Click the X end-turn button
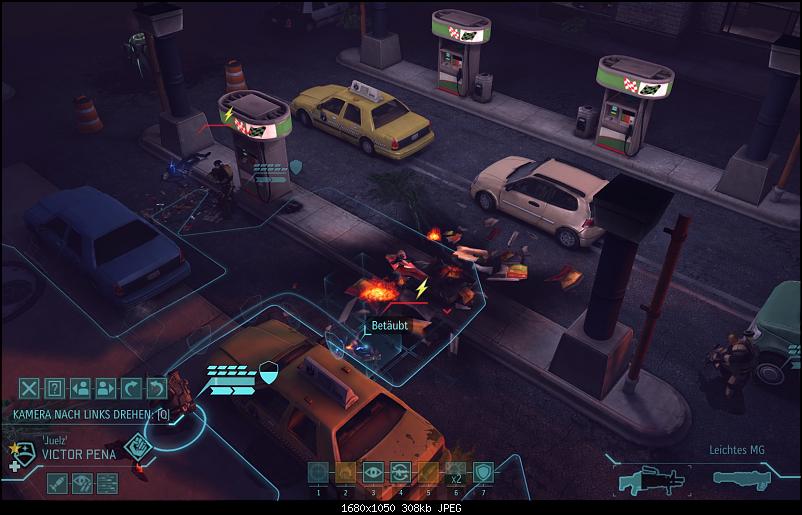Screen dimensions: 802x515 click(30, 388)
